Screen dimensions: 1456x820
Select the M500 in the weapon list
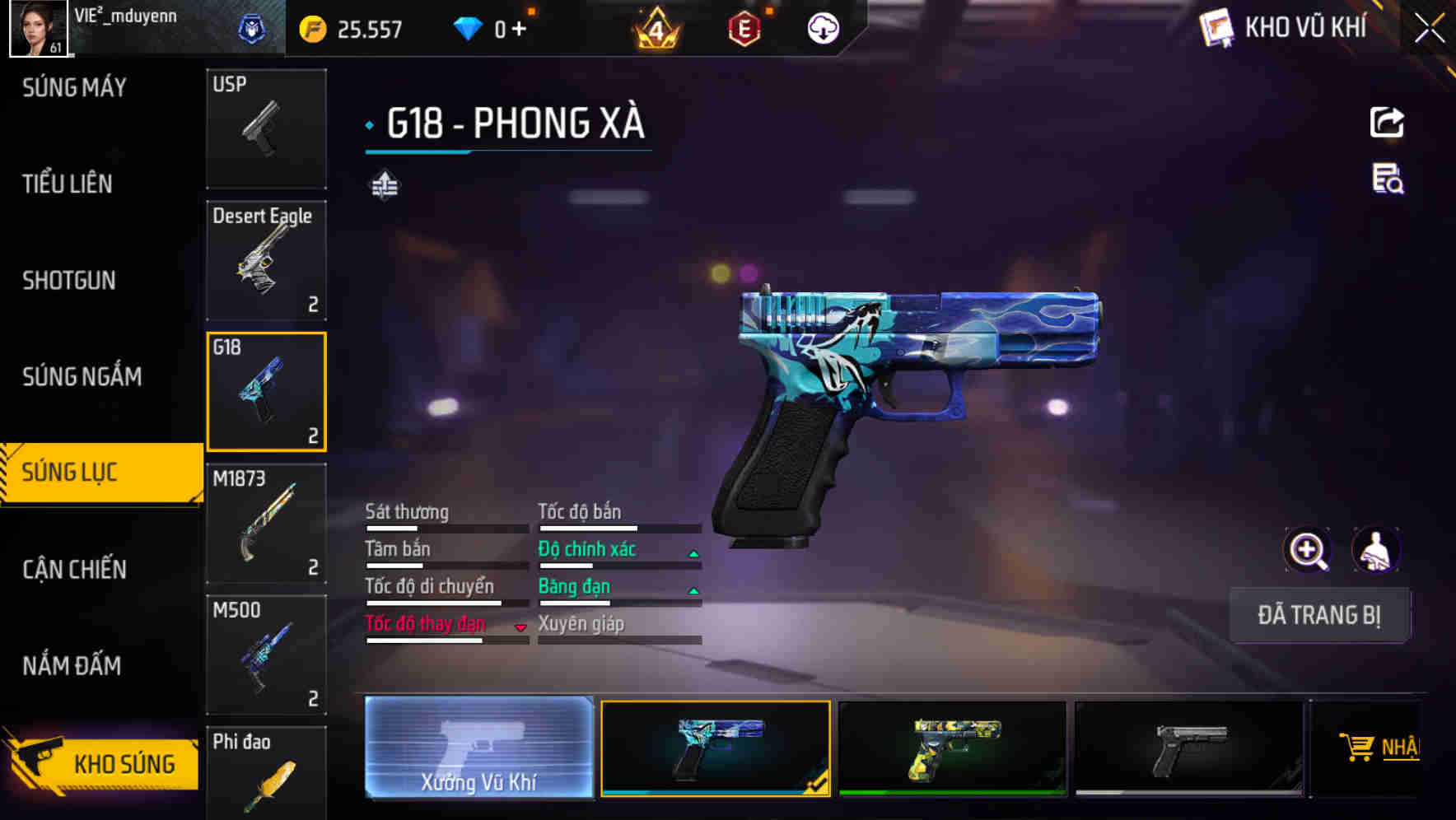(x=265, y=655)
